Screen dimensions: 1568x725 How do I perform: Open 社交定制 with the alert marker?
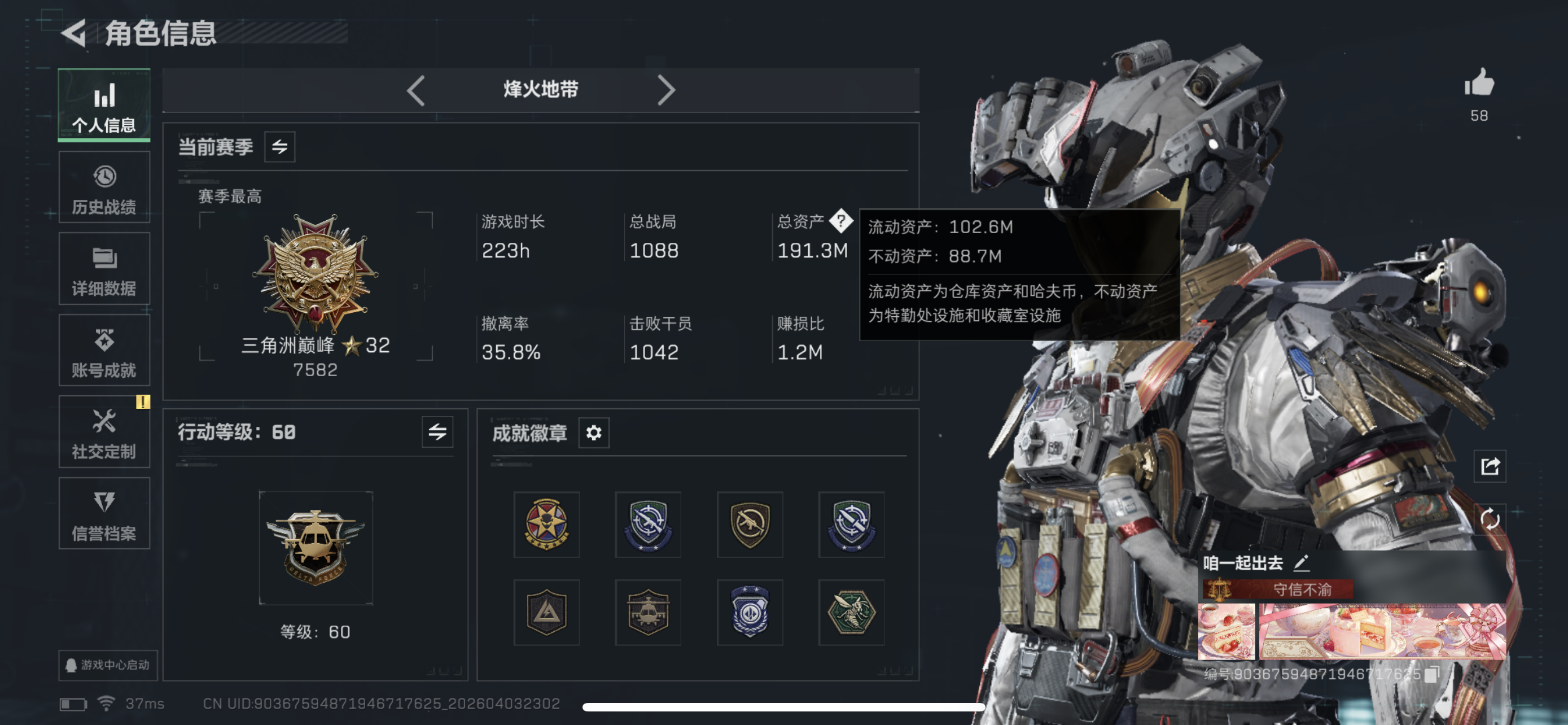tap(104, 432)
